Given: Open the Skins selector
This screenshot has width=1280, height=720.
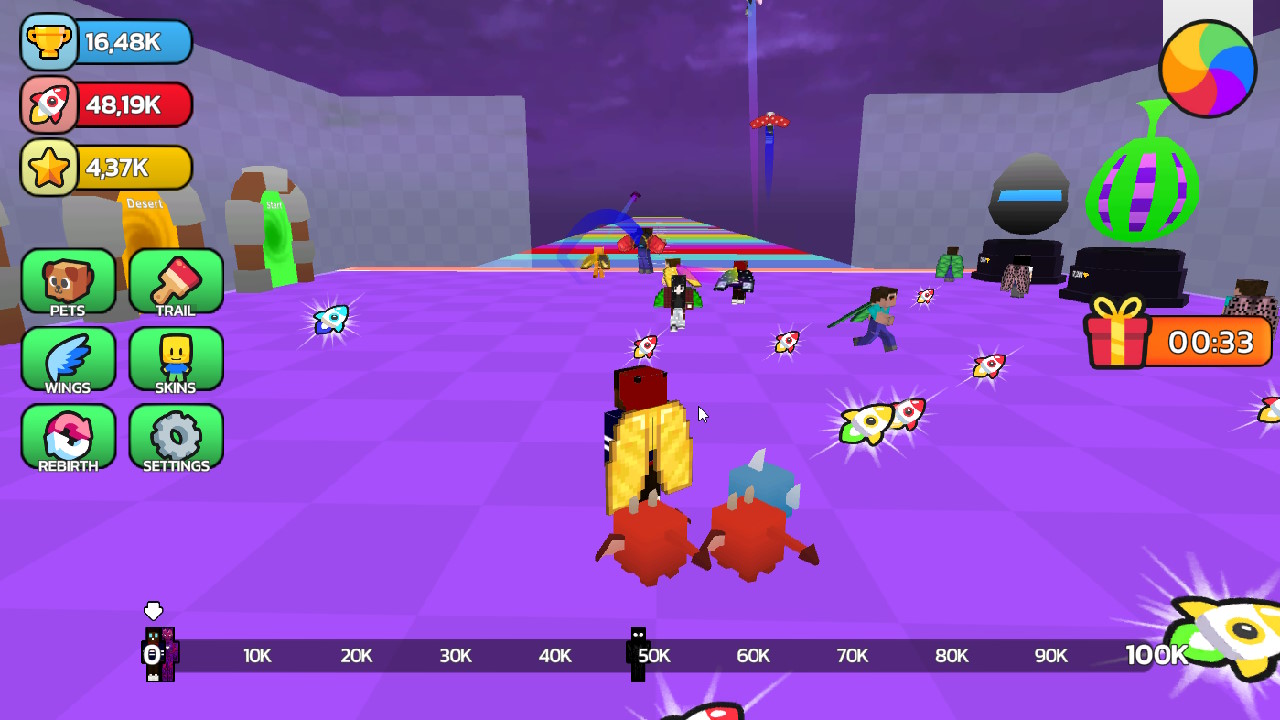Looking at the screenshot, I should click(174, 361).
